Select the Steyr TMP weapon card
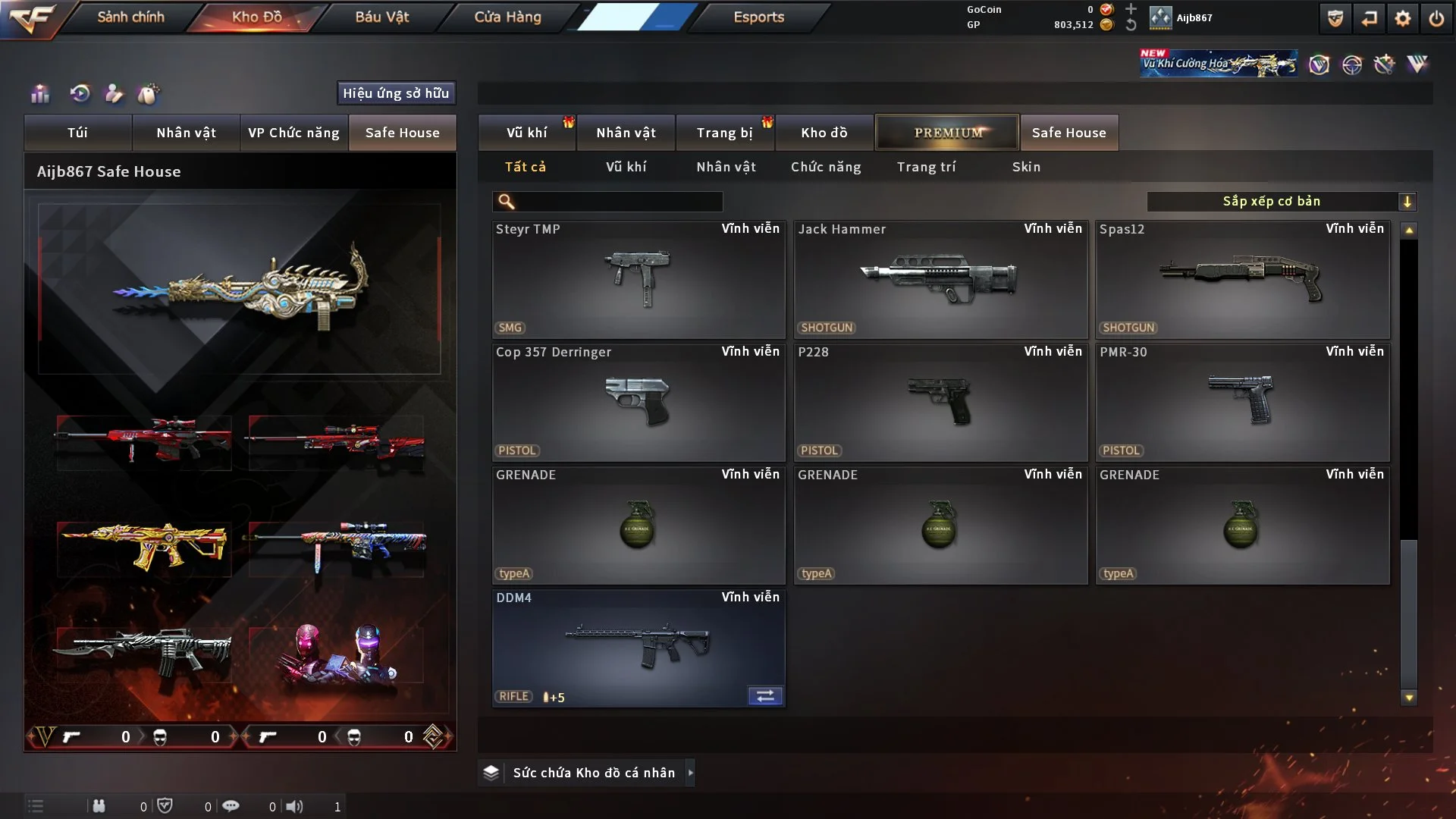The image size is (1456, 819). (639, 279)
